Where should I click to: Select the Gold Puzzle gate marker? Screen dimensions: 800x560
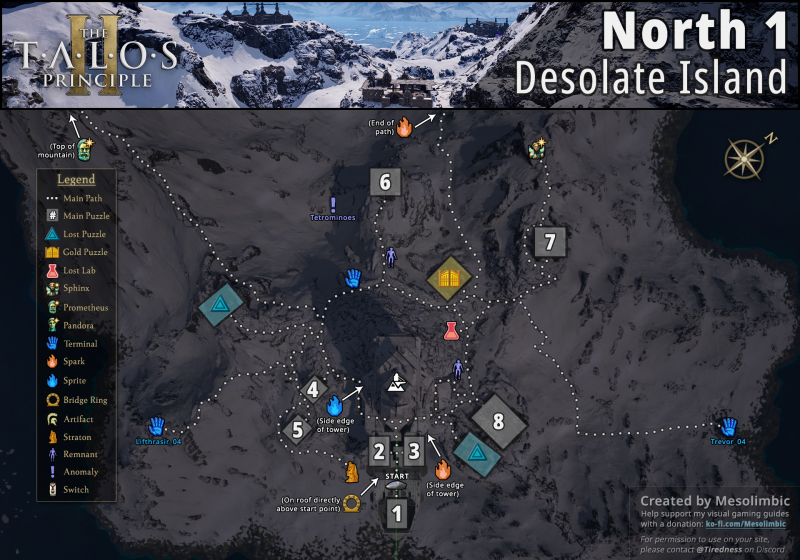click(x=449, y=278)
